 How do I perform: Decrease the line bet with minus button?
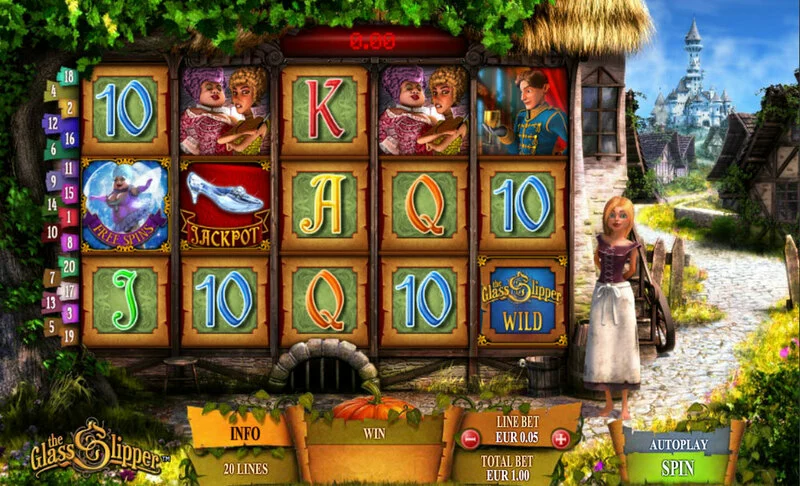pos(470,438)
